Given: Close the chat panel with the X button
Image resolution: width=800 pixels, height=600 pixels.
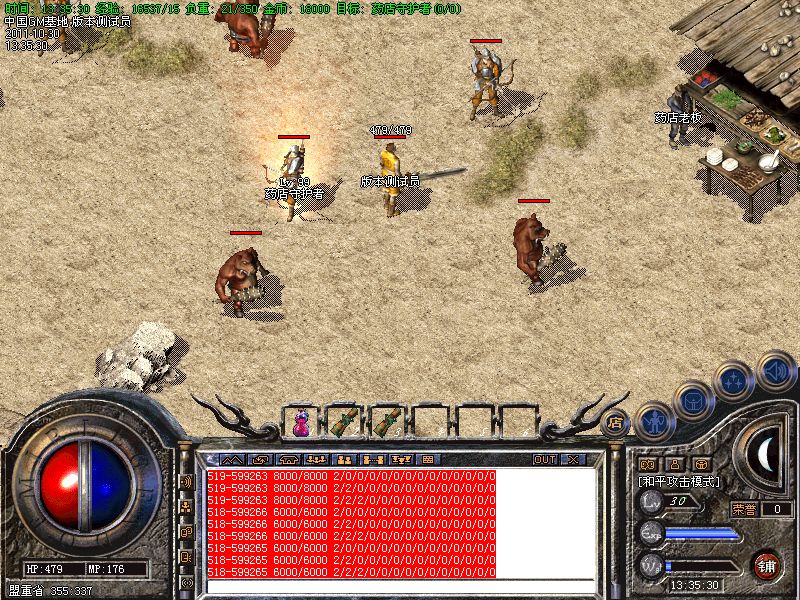Looking at the screenshot, I should (x=573, y=459).
